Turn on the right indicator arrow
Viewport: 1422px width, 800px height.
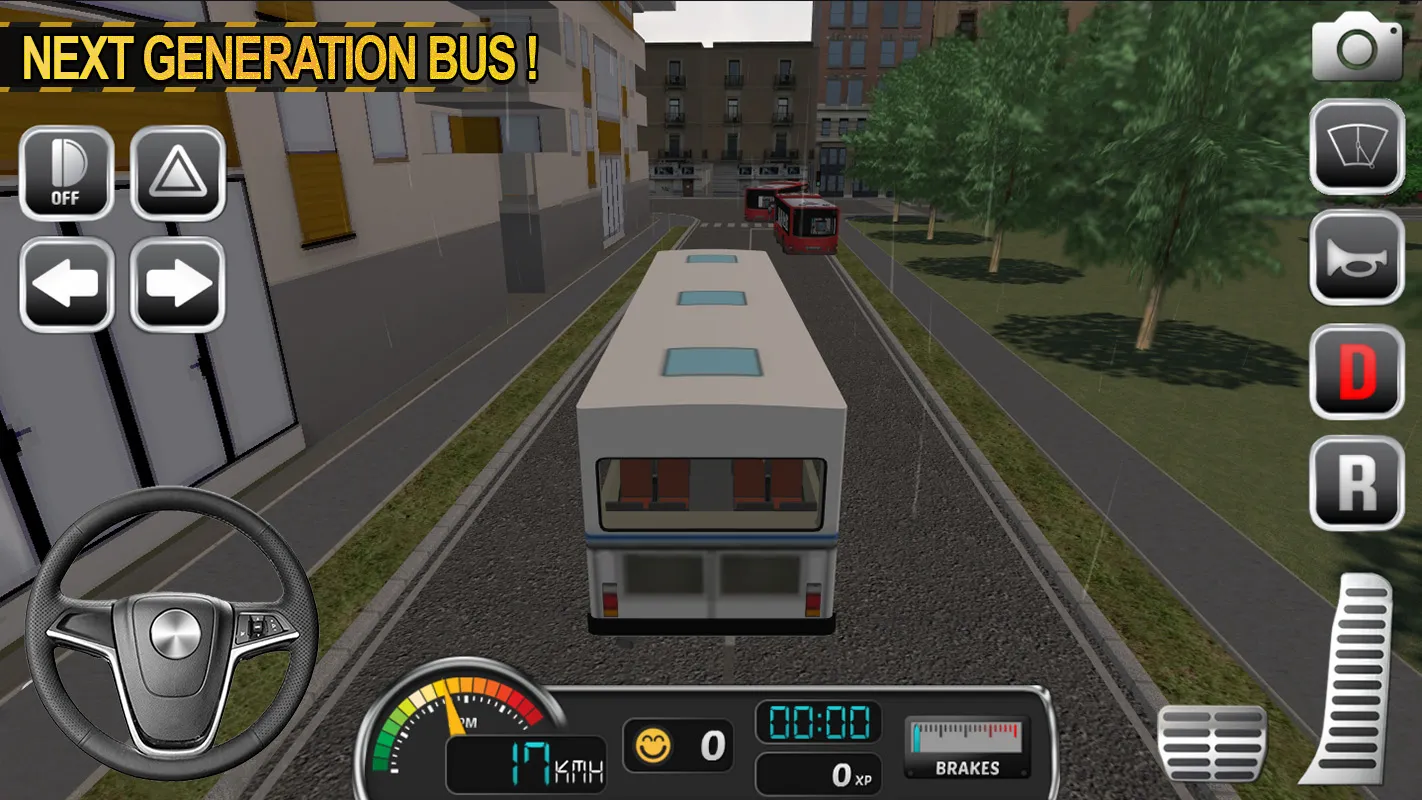tap(178, 283)
